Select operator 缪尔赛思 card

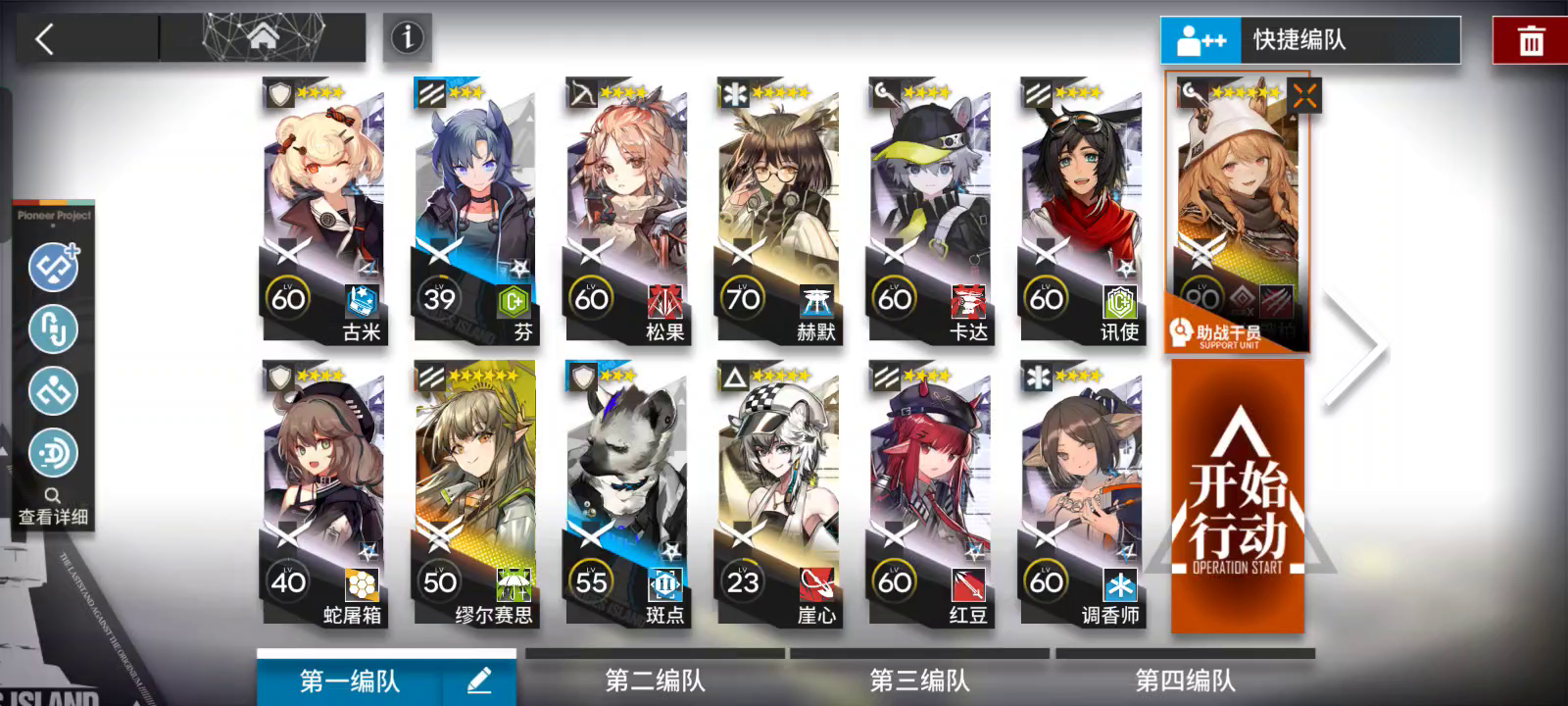473,490
